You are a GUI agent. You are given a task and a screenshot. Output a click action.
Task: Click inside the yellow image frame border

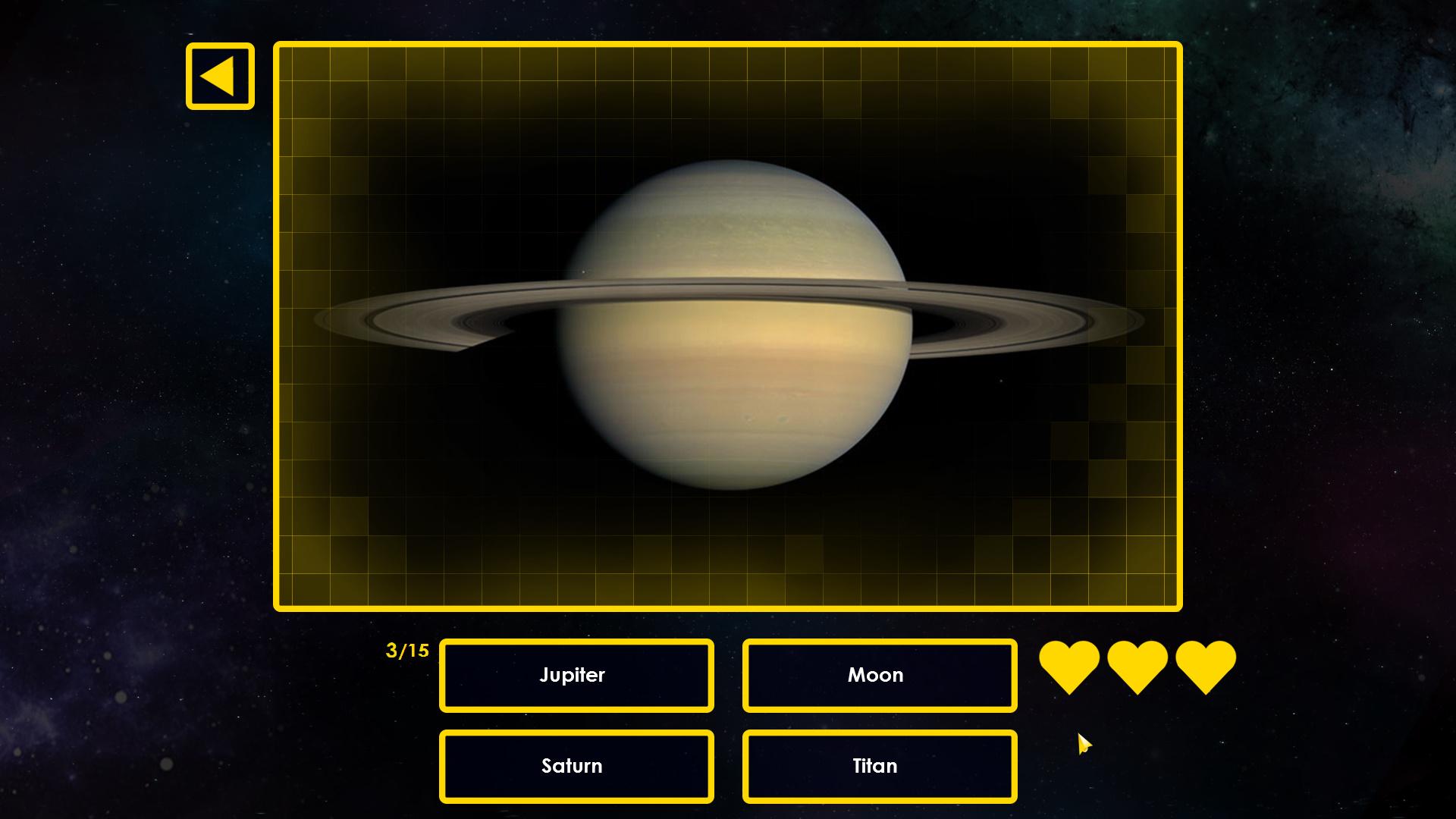(728, 326)
